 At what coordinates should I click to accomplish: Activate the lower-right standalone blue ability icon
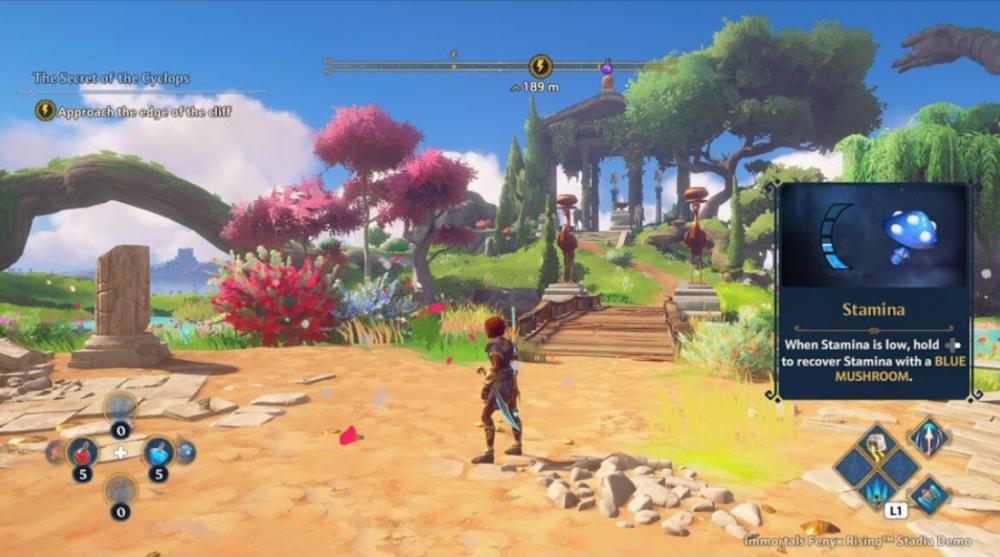click(928, 494)
